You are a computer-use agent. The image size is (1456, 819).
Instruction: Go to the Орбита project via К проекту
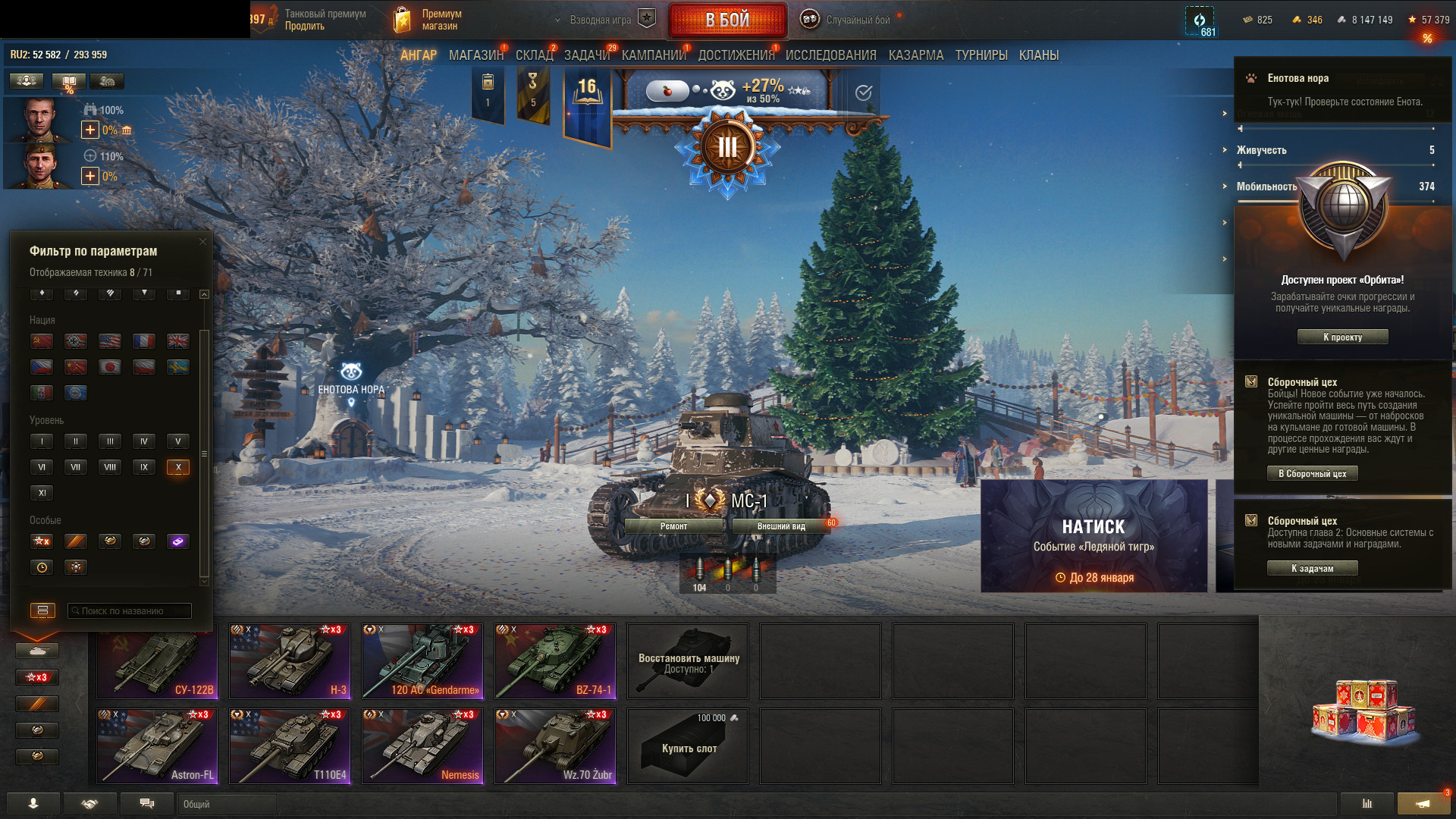[1342, 337]
